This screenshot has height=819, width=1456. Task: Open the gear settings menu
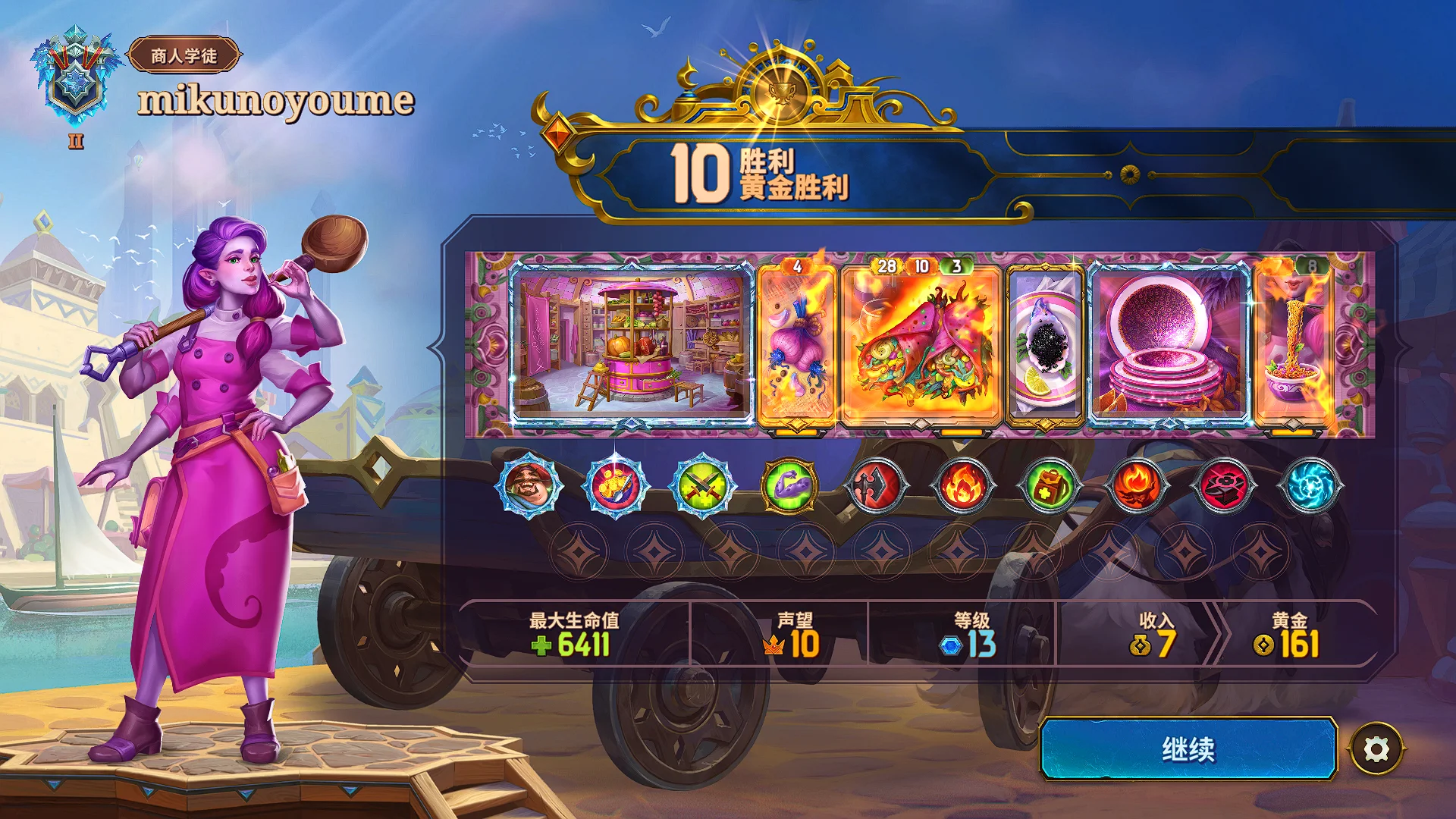coord(1376,749)
